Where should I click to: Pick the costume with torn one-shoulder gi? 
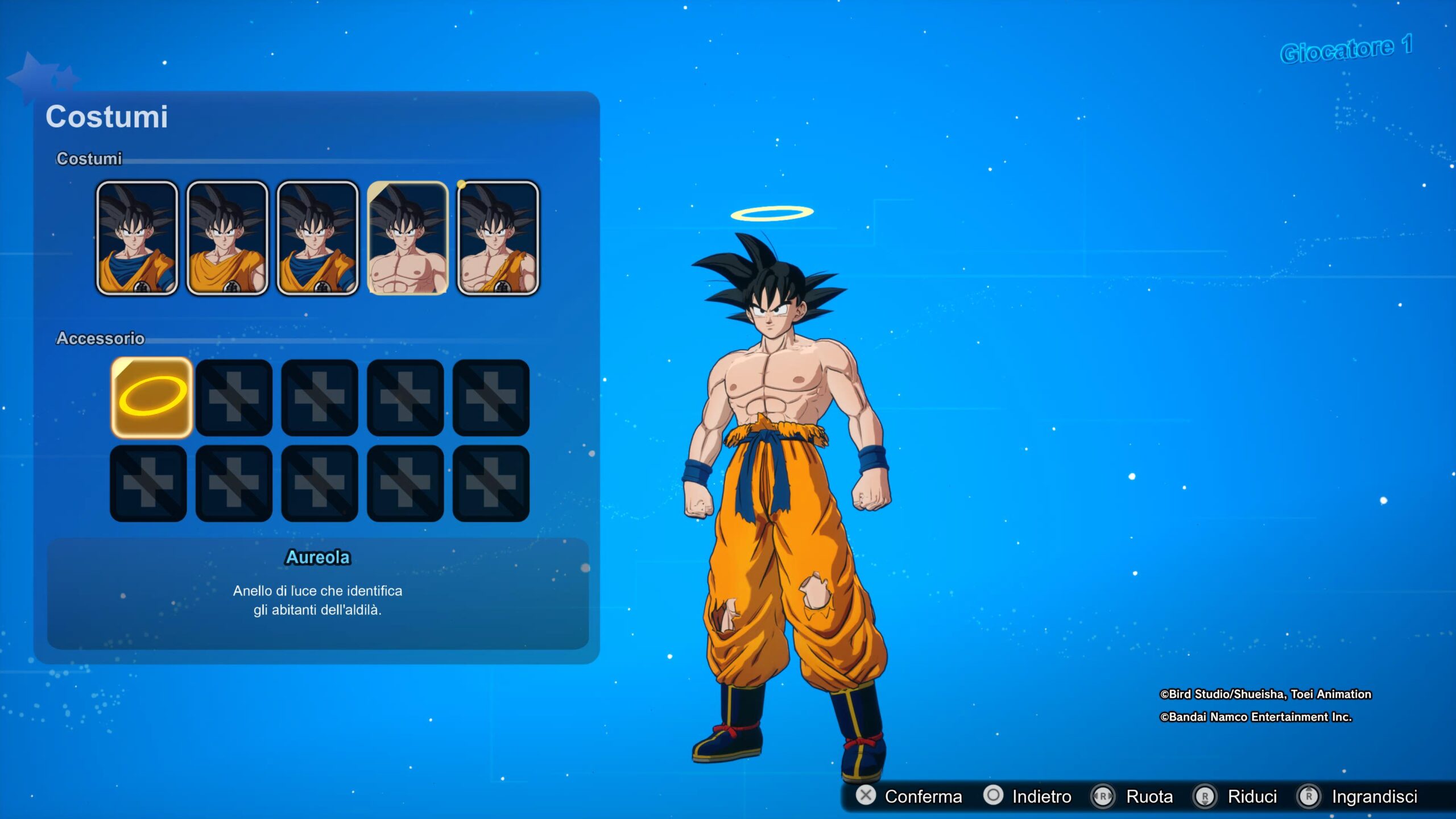click(x=498, y=238)
